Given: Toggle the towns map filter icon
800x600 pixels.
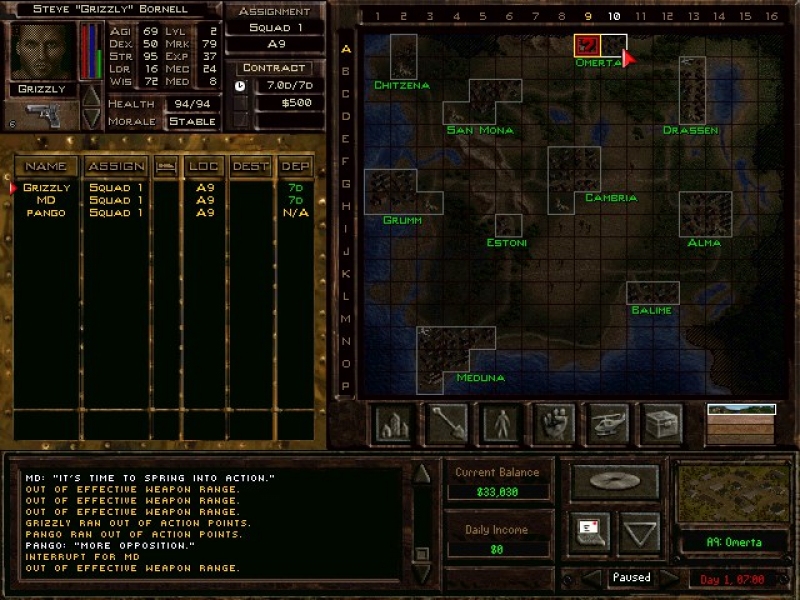Looking at the screenshot, I should 392,422.
